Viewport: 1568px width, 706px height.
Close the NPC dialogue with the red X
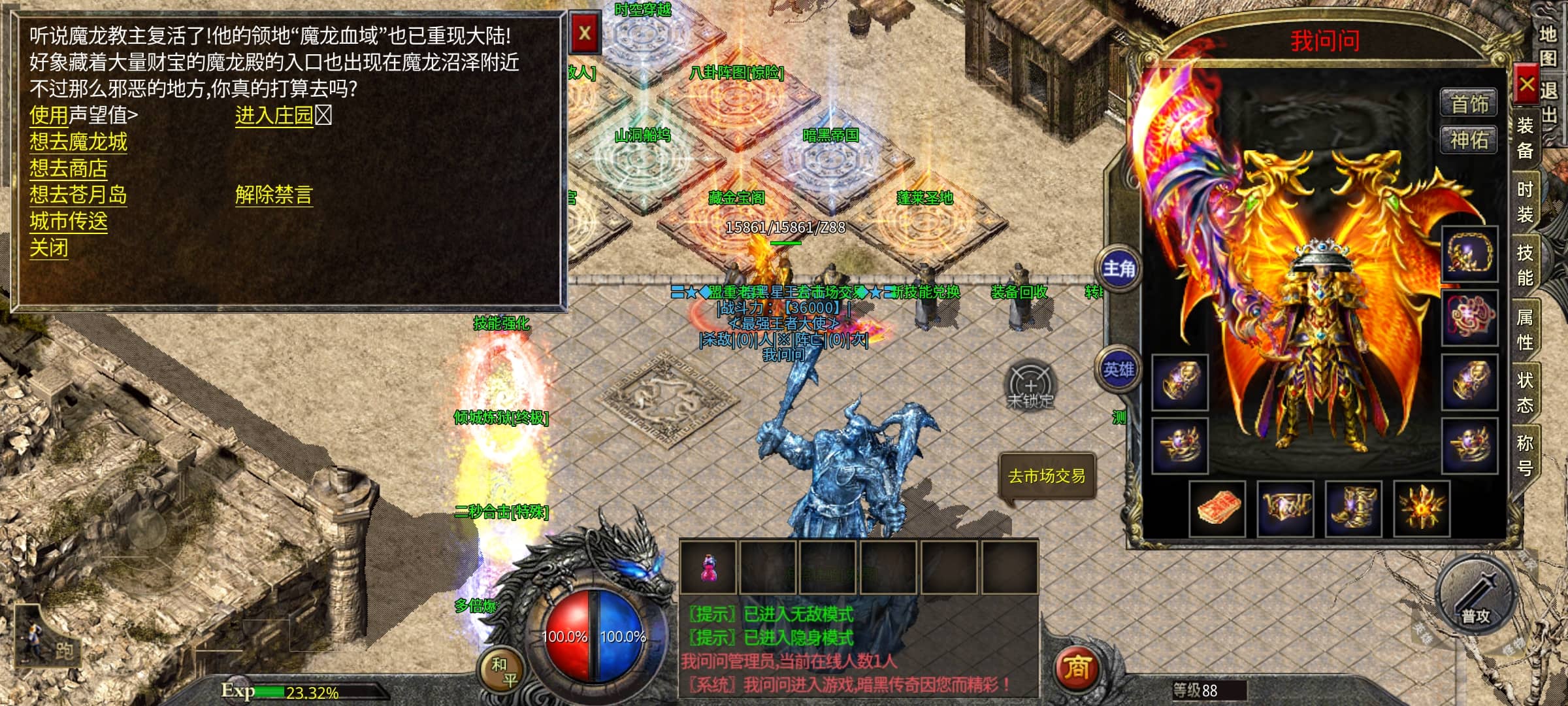[585, 33]
